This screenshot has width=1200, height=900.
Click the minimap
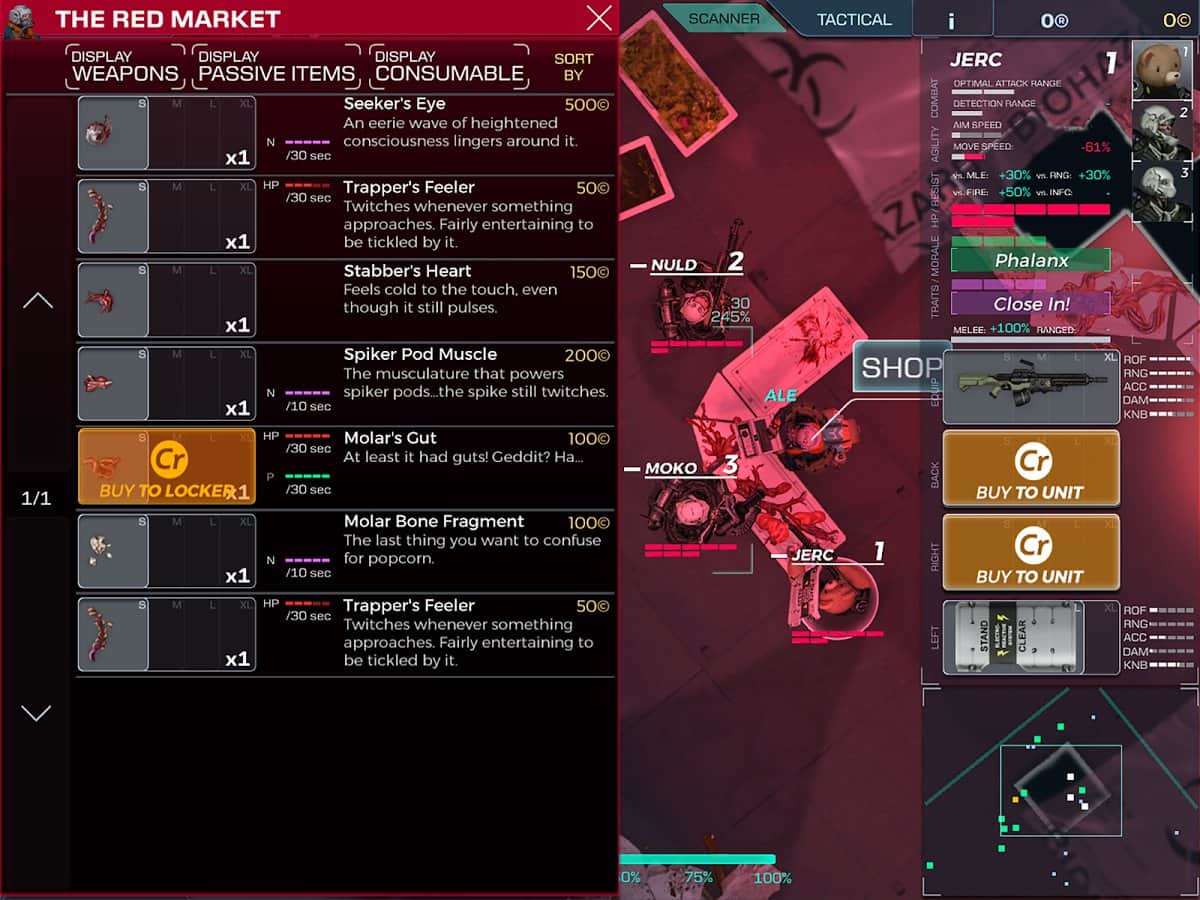click(1060, 790)
